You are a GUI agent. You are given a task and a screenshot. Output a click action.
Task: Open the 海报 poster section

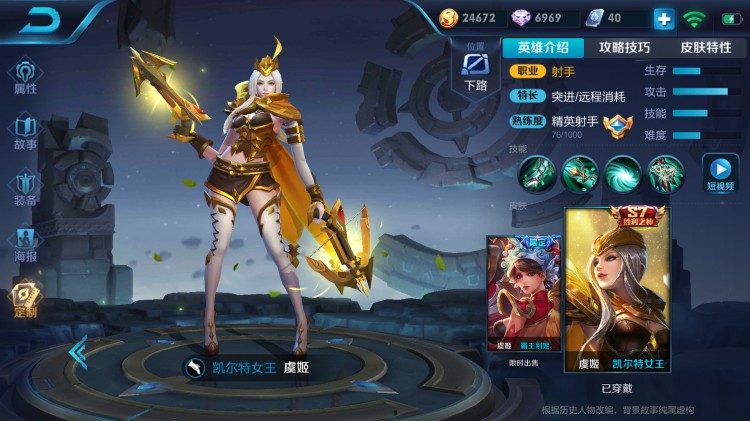click(x=25, y=243)
